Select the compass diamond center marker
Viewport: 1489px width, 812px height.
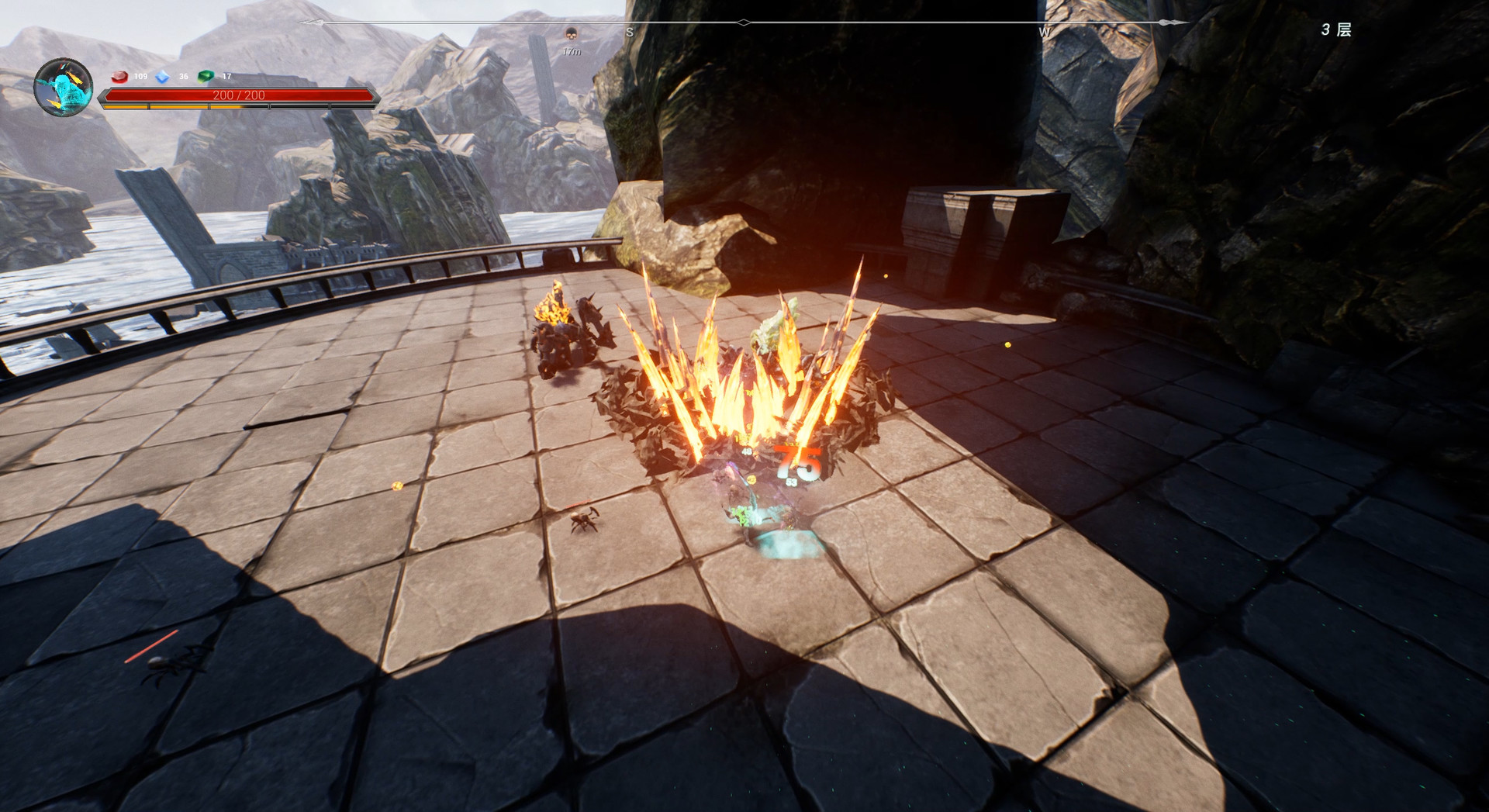[743, 22]
